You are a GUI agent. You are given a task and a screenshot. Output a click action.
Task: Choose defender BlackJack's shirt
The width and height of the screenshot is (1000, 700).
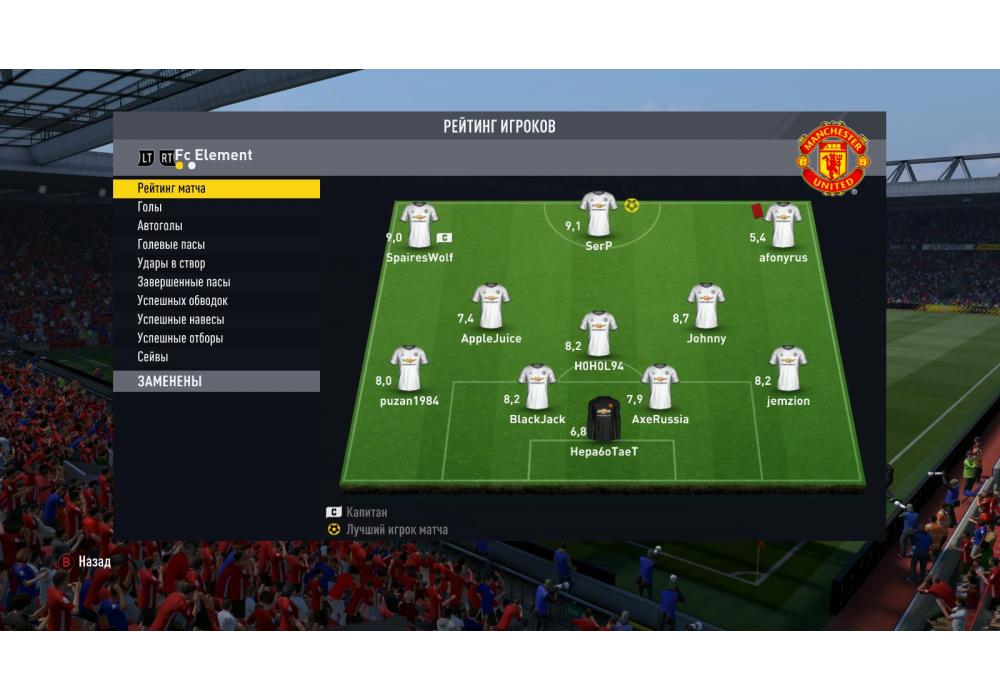point(537,386)
